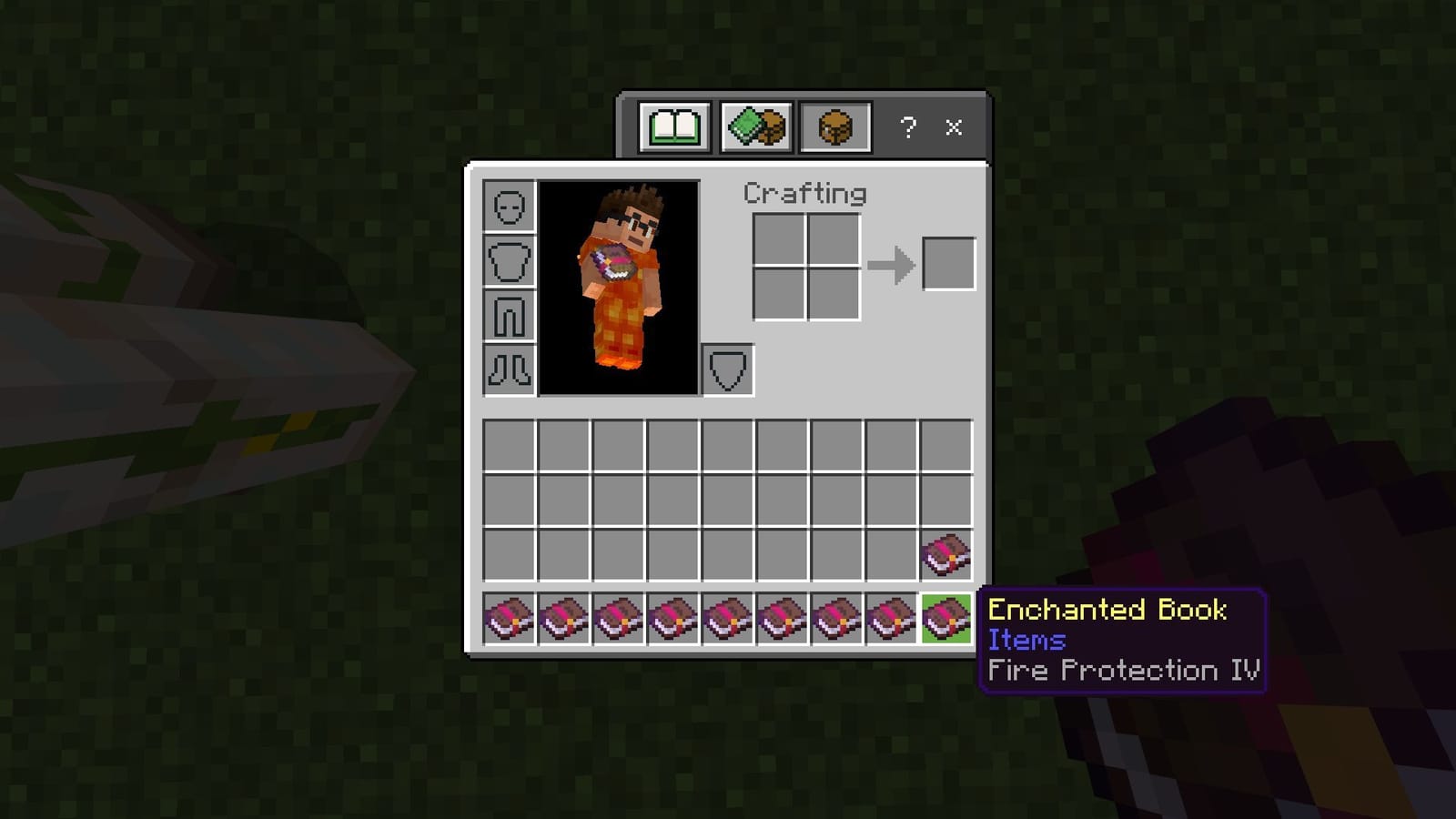Click the helmet armor slot icon
Image resolution: width=1456 pixels, height=819 pixels.
(509, 207)
